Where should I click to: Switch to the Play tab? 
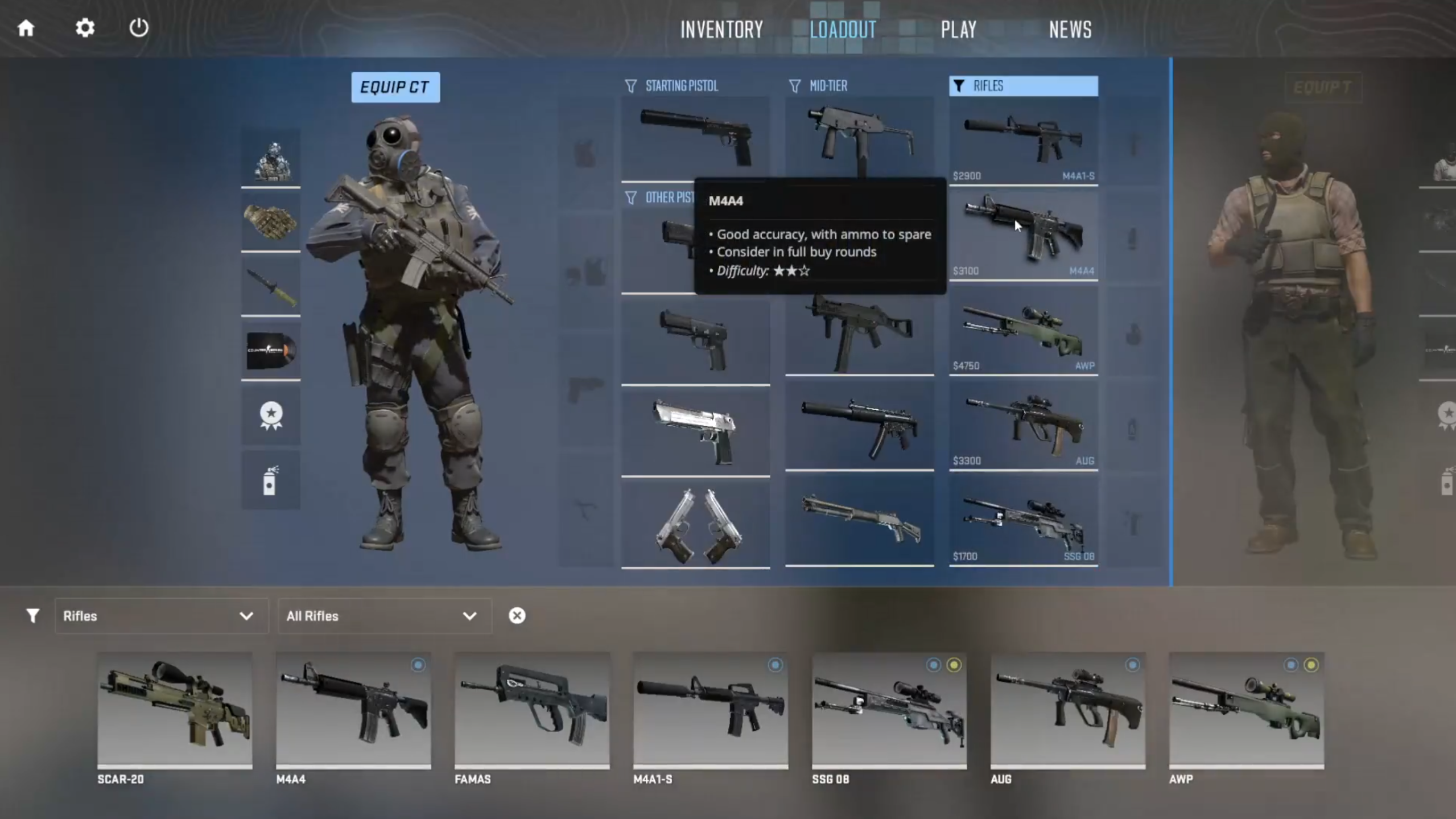pyautogui.click(x=958, y=29)
